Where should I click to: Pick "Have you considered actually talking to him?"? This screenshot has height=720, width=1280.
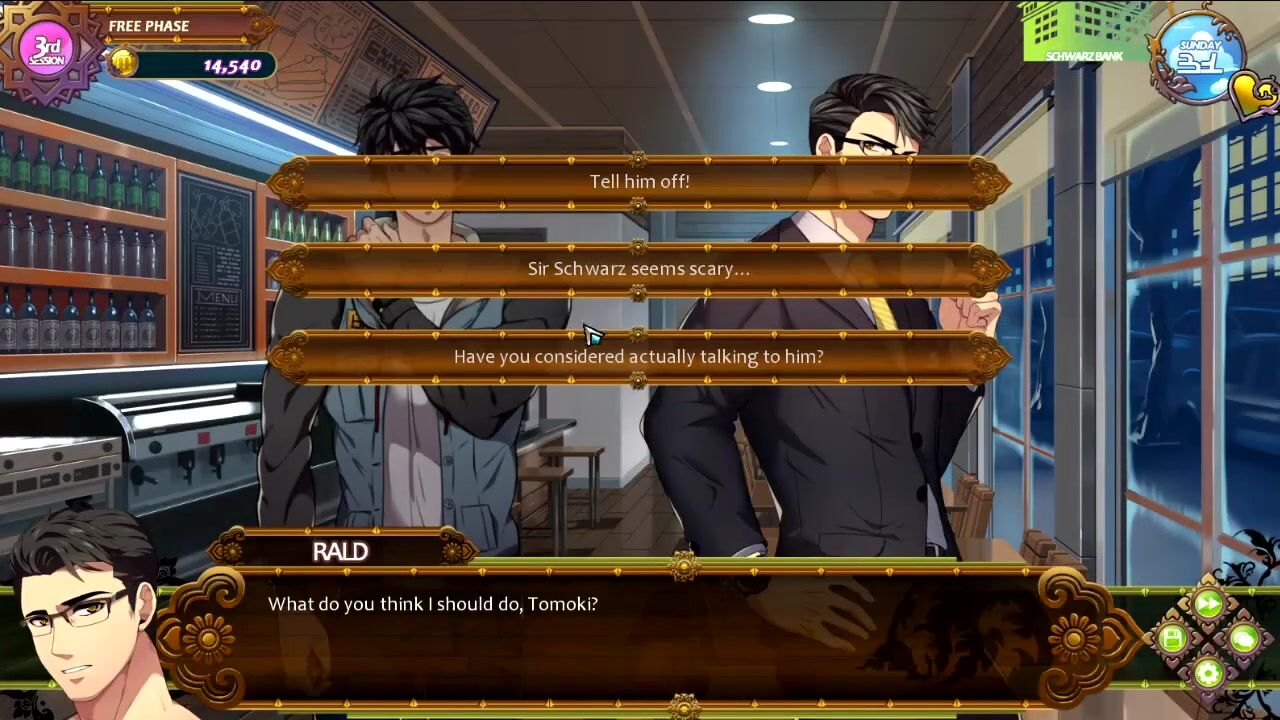(639, 357)
